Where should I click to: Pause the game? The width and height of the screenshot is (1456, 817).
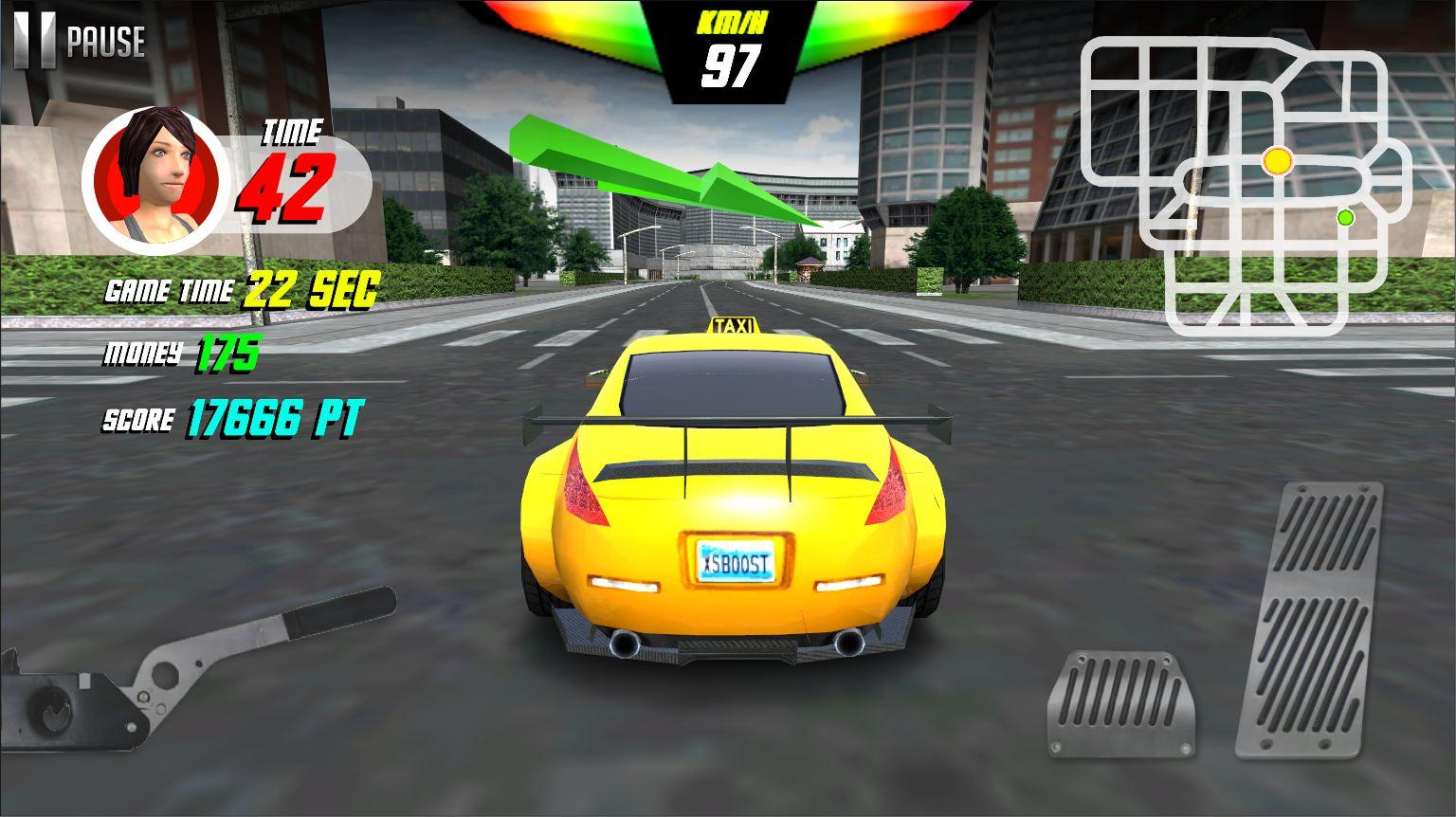click(80, 42)
